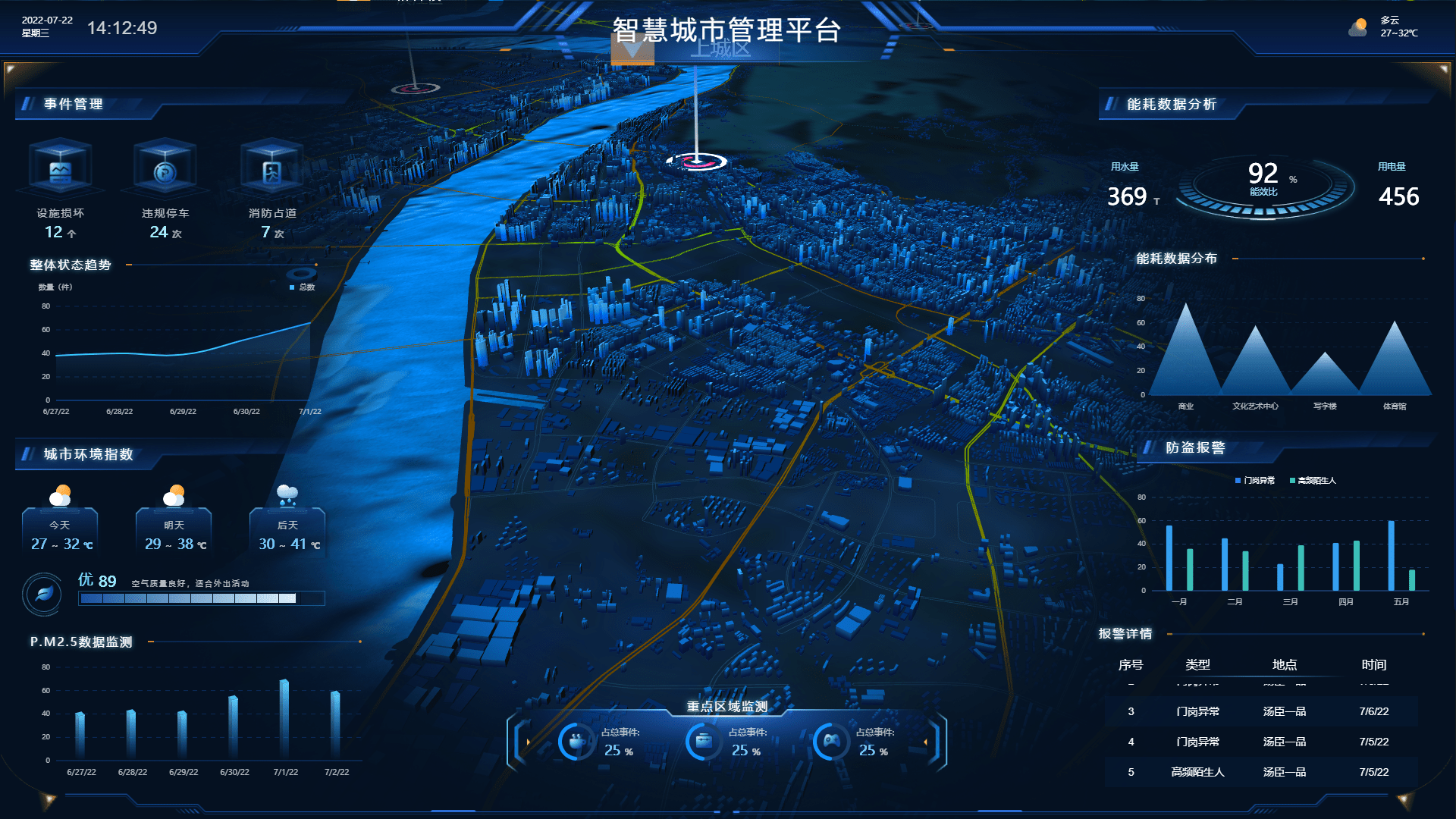Open the 违规停车 parking event icon

point(165,171)
